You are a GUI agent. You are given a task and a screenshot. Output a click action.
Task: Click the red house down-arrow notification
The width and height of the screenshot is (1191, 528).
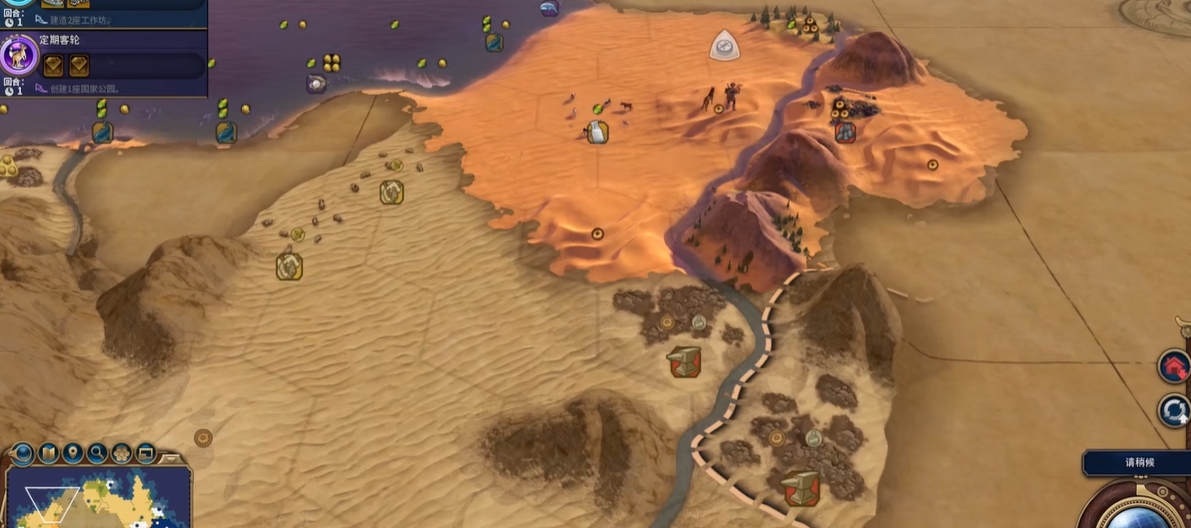click(x=1174, y=367)
